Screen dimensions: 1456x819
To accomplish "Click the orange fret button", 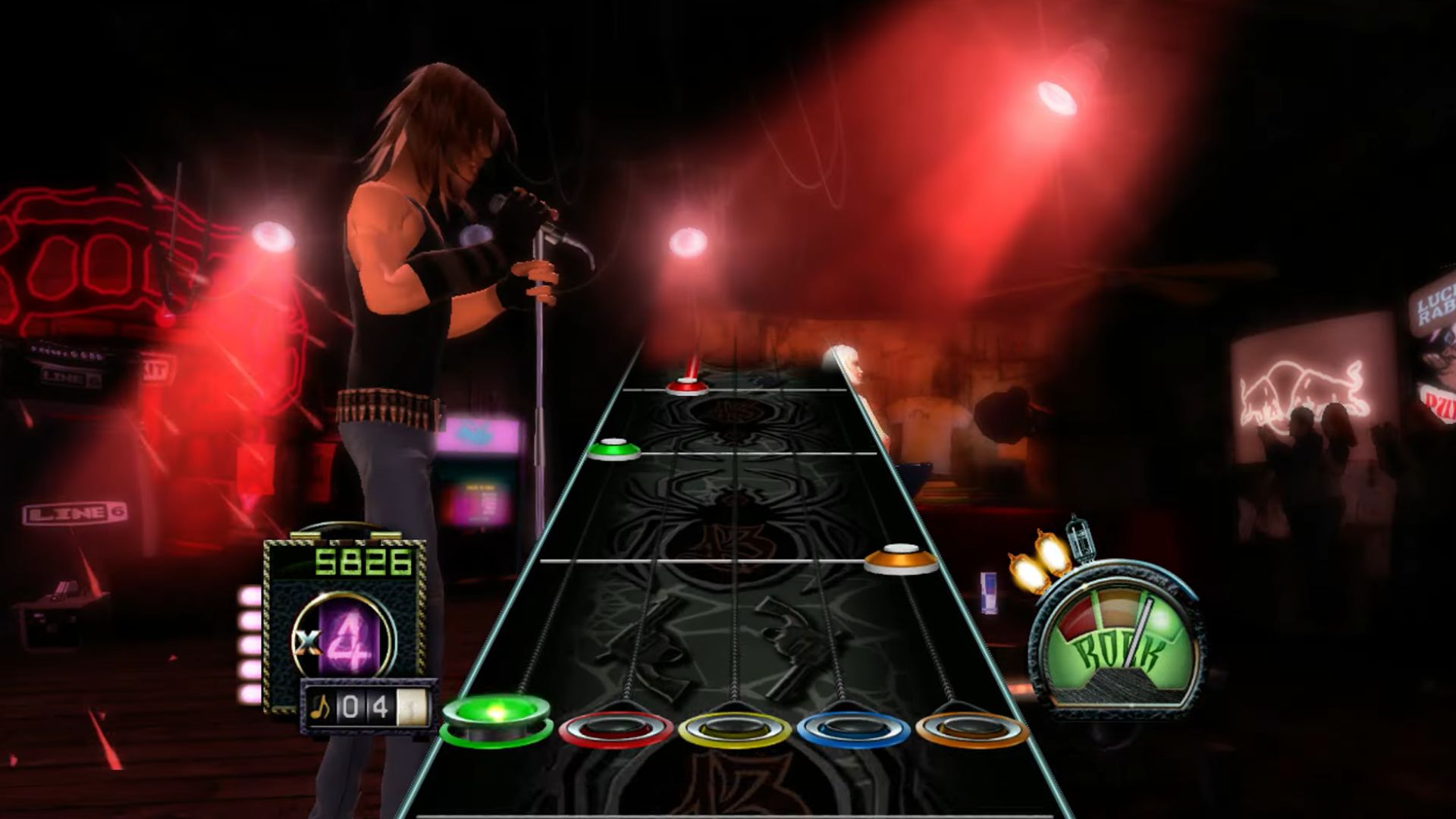I will [x=971, y=730].
